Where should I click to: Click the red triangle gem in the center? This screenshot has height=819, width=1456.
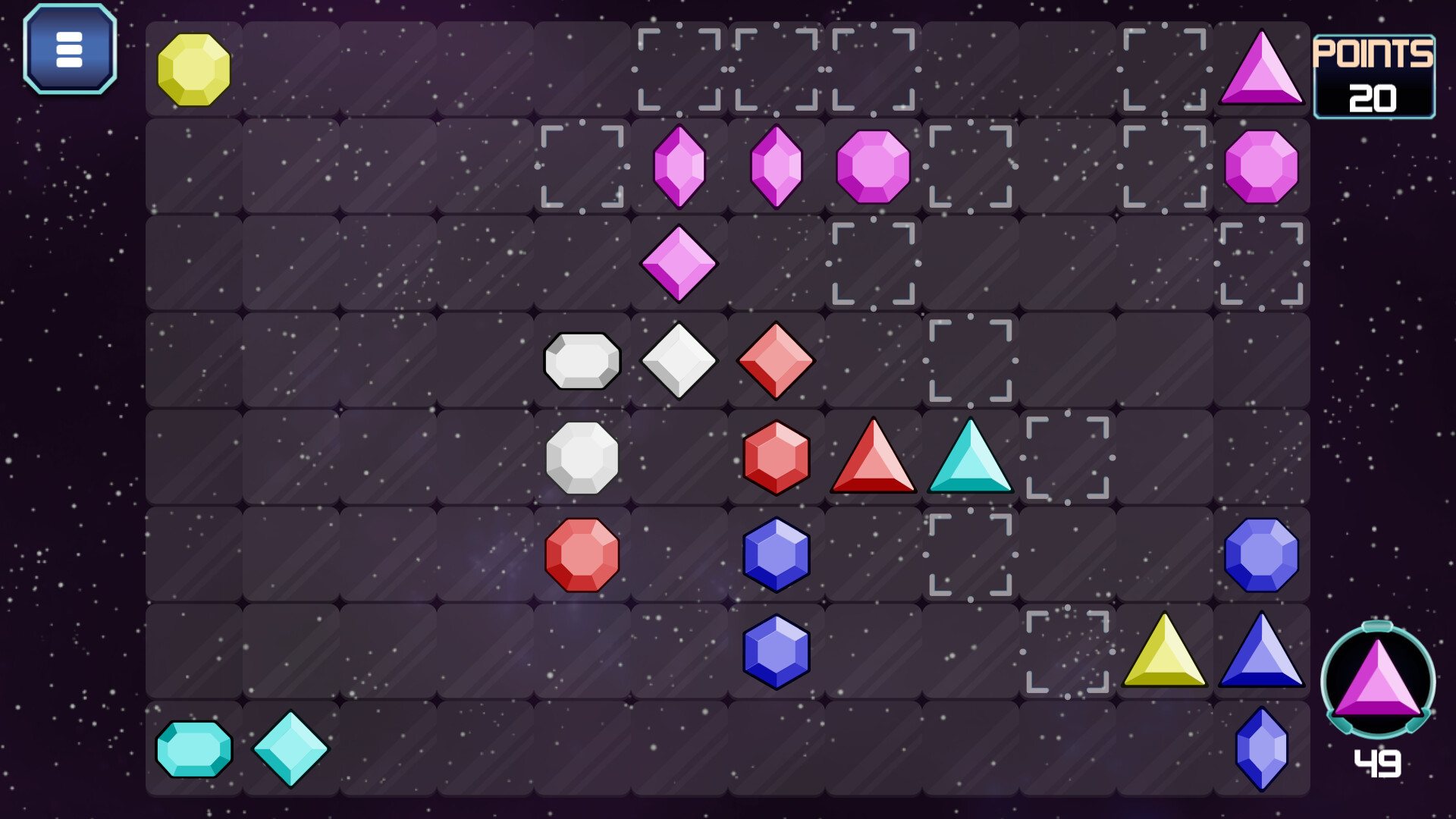pos(872,460)
